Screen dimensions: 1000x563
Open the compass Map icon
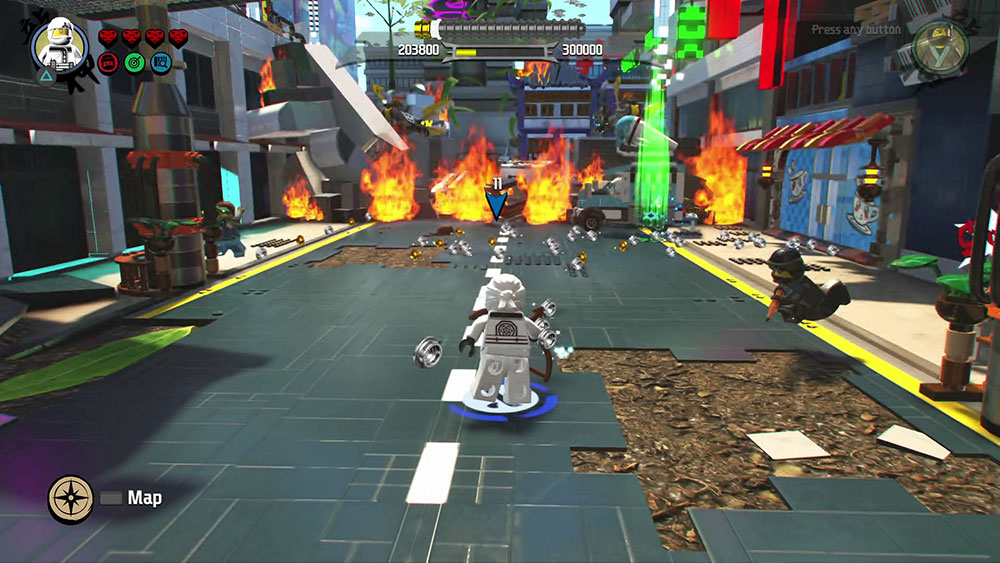point(71,498)
